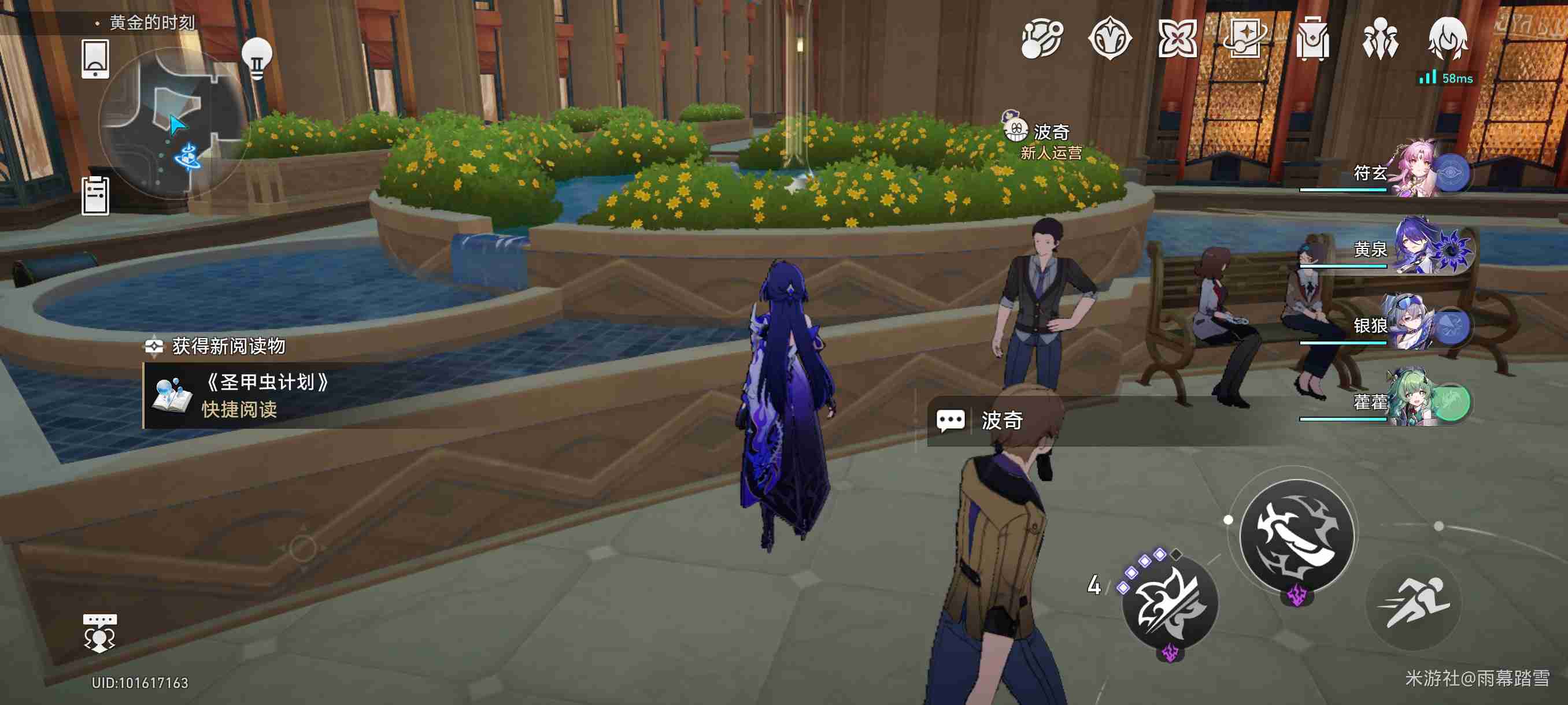Talk to 波奇 via dialogue prompt
Screen dimensions: 1568x705
[1001, 420]
